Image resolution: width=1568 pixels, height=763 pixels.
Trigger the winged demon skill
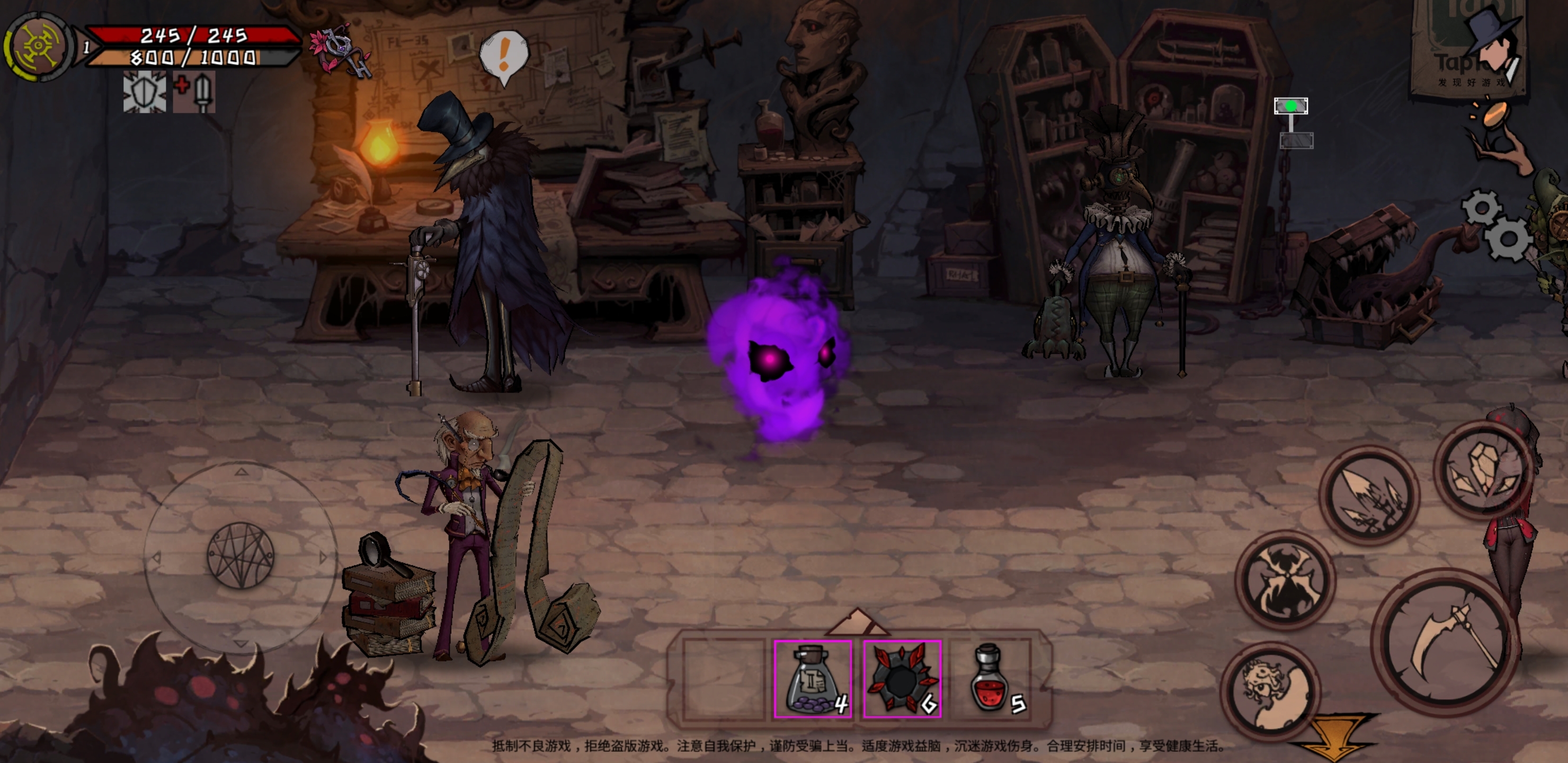point(1286,580)
